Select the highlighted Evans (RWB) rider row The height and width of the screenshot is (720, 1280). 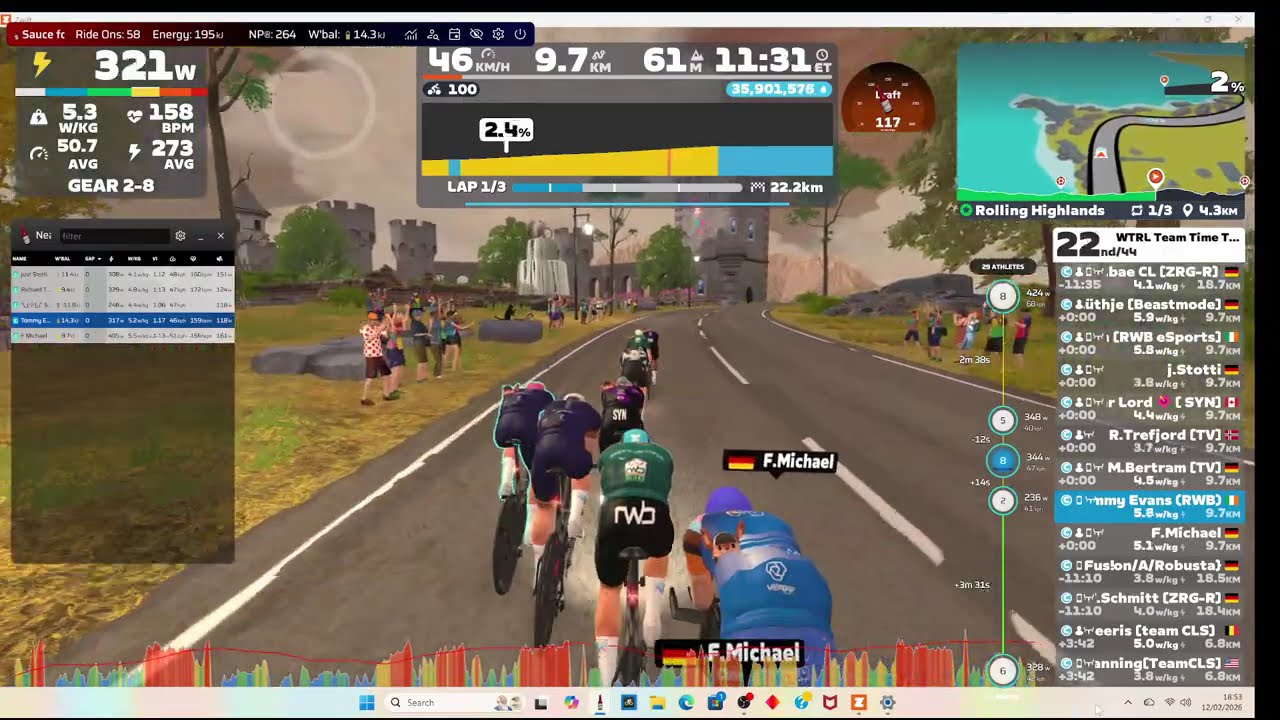pyautogui.click(x=1150, y=506)
